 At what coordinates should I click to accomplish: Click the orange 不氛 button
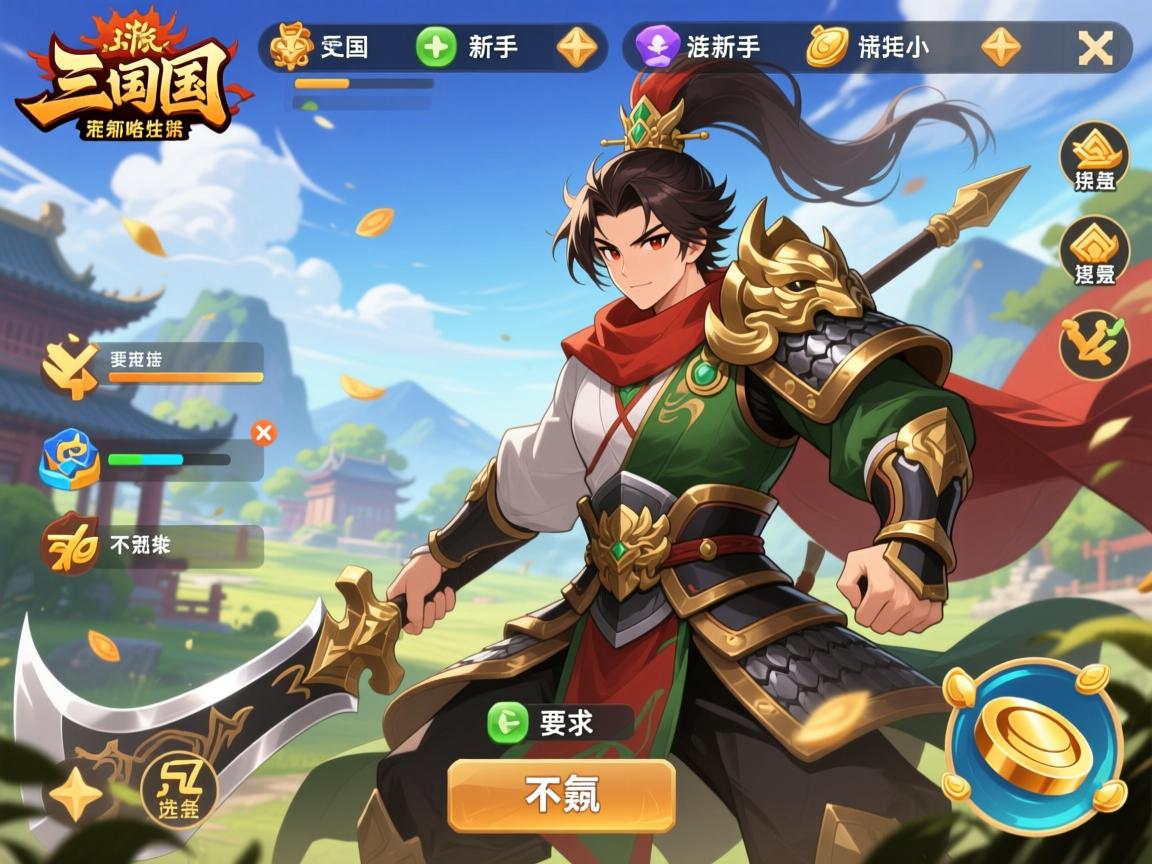tap(561, 795)
